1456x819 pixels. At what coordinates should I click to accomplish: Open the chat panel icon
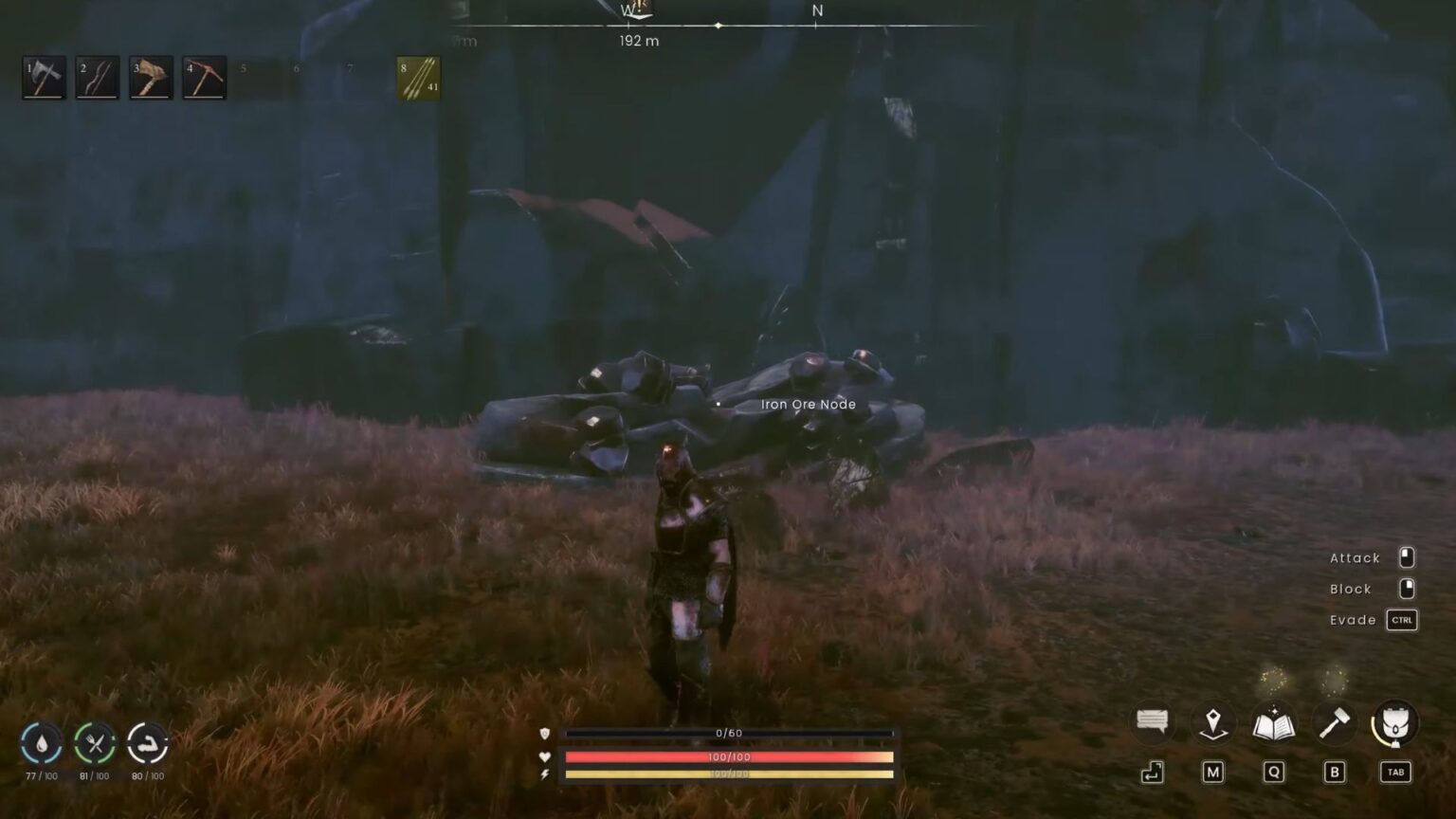coord(1153,722)
